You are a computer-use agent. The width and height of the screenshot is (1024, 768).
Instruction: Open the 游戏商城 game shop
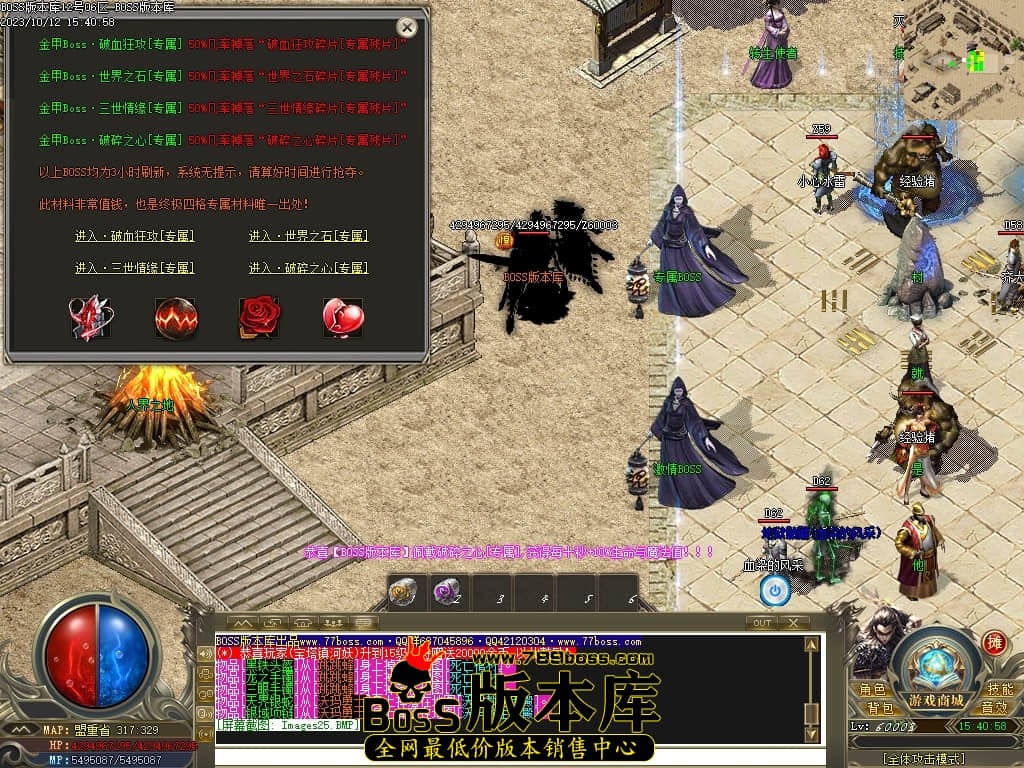(936, 699)
